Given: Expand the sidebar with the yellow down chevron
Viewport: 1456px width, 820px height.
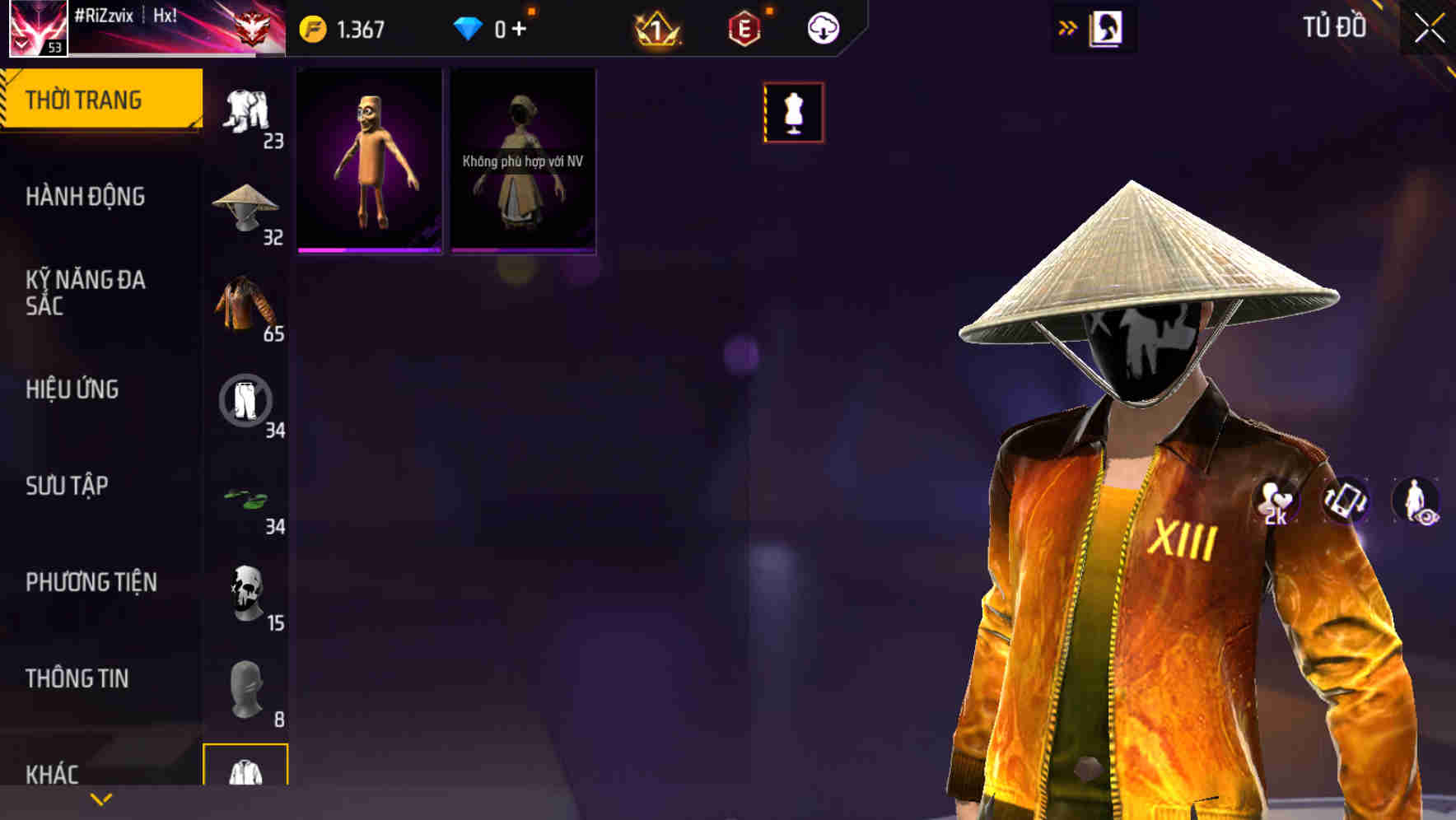Looking at the screenshot, I should [101, 798].
